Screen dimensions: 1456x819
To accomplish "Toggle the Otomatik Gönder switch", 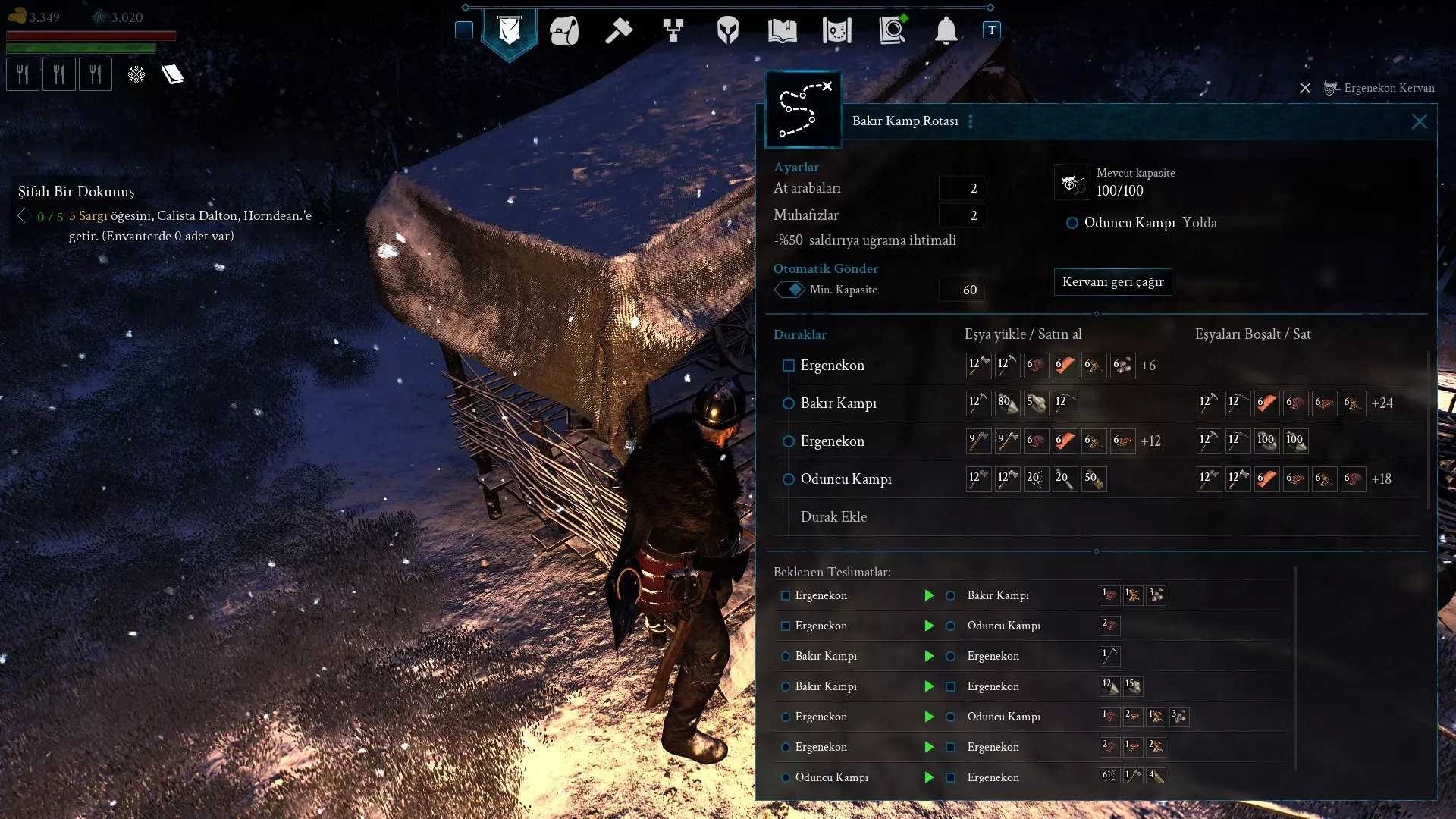I will click(x=789, y=290).
